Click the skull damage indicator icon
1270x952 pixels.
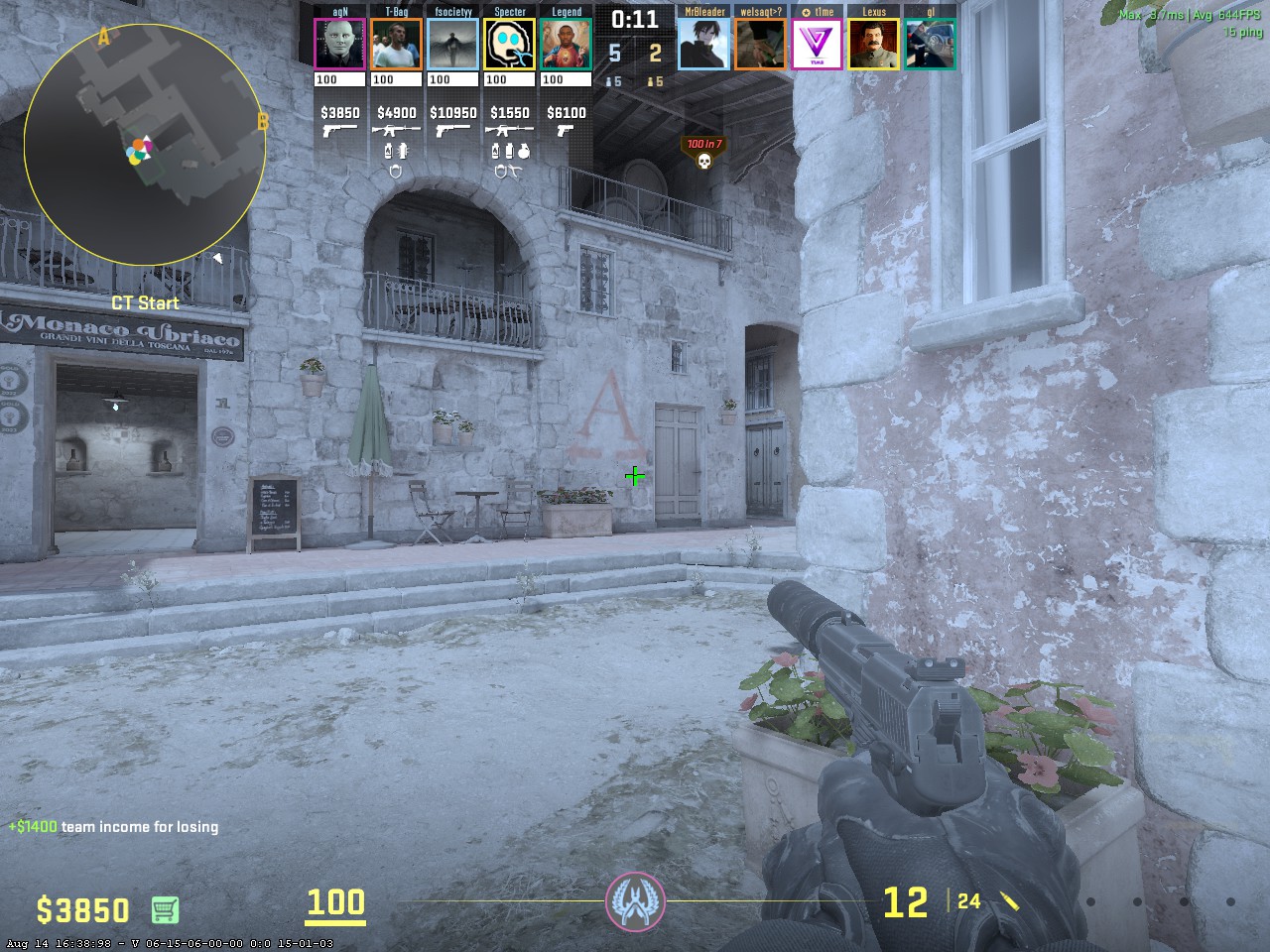(704, 161)
